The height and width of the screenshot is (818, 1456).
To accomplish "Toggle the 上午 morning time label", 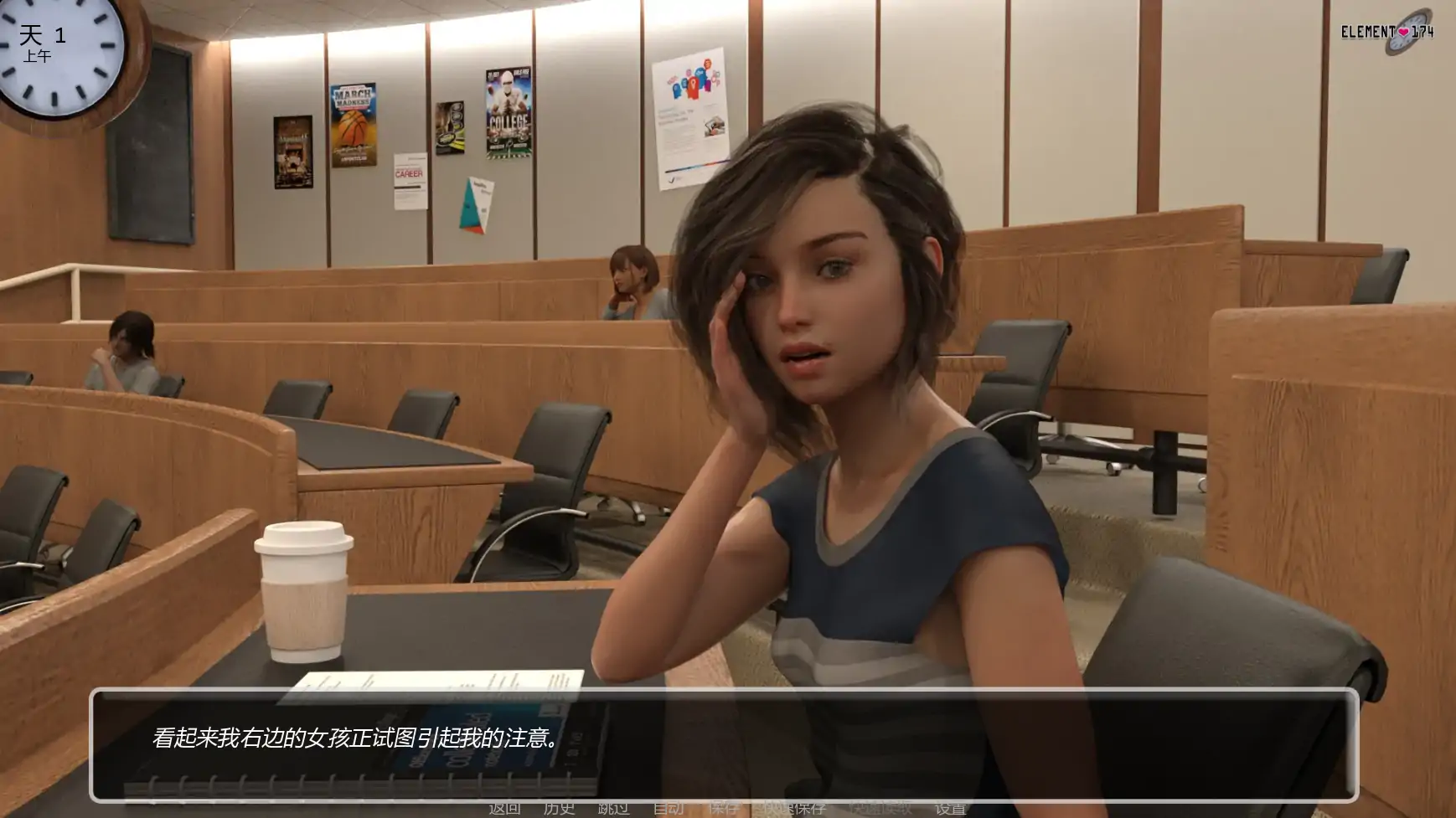I will click(x=39, y=56).
